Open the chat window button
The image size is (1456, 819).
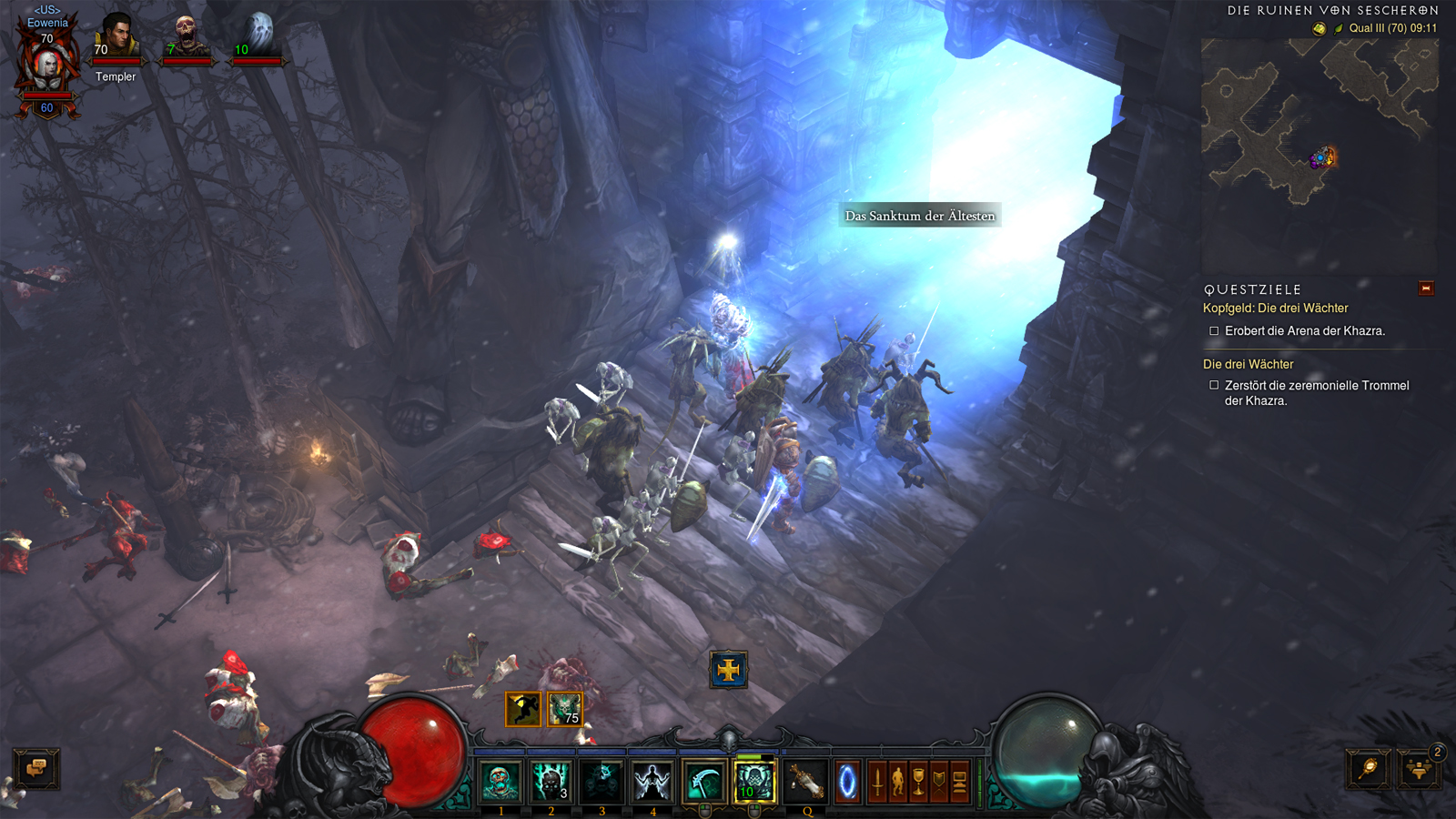[x=36, y=769]
